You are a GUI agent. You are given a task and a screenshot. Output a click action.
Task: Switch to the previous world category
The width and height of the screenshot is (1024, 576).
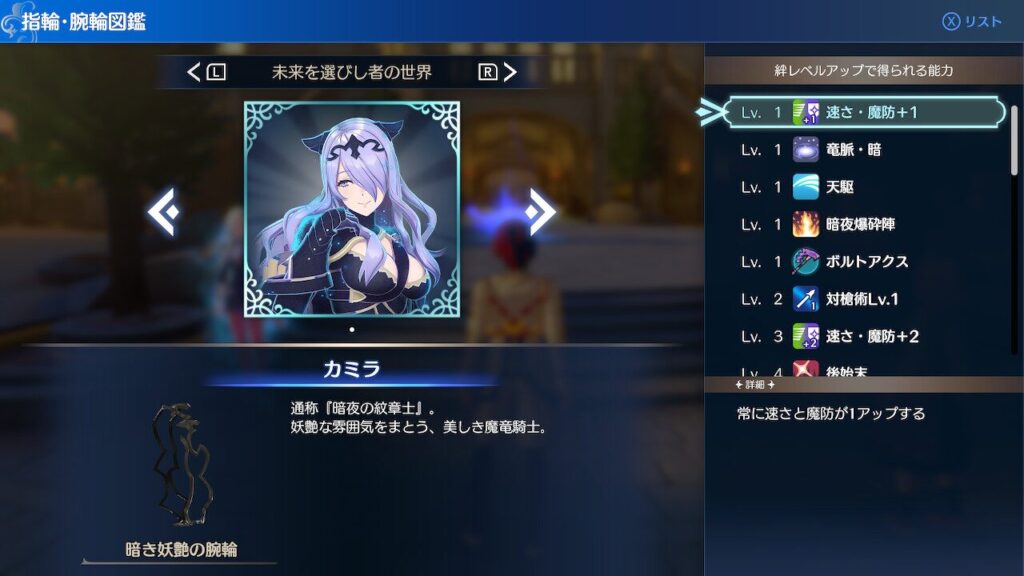tap(207, 72)
